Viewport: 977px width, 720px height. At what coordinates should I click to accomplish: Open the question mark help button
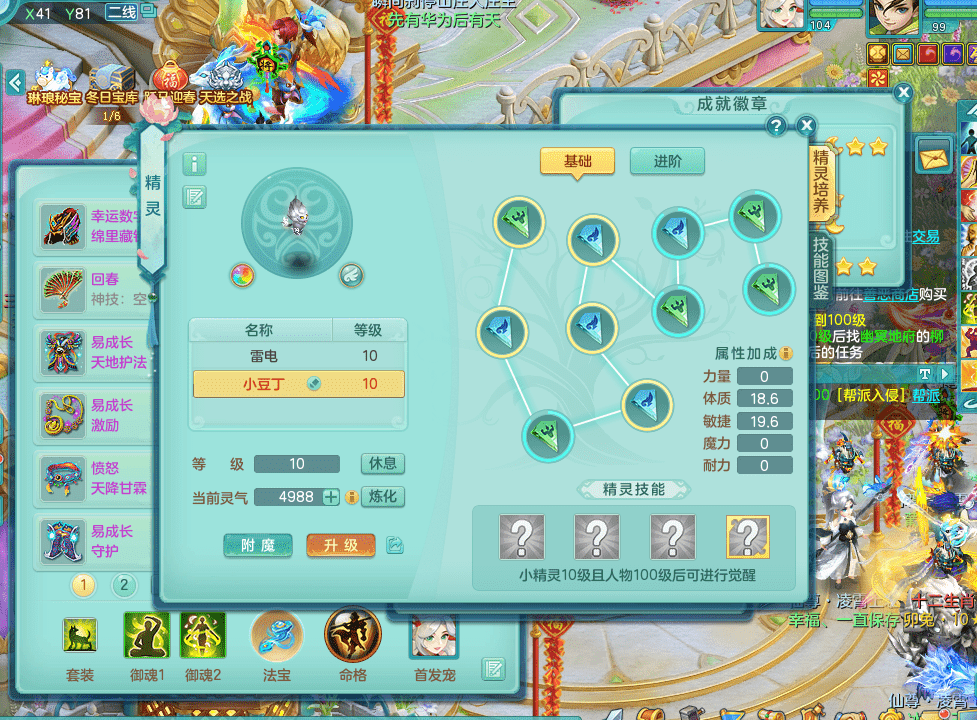click(x=776, y=126)
